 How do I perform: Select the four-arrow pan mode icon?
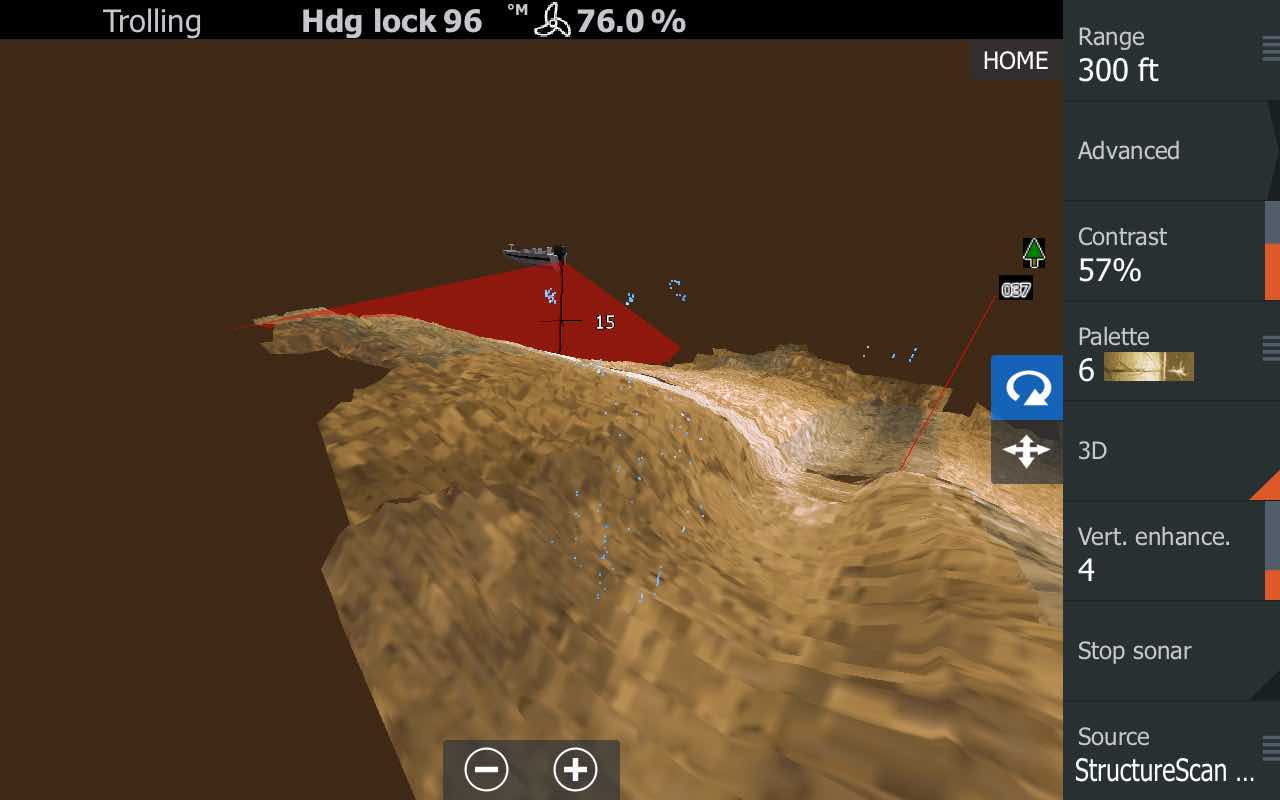(x=1026, y=452)
